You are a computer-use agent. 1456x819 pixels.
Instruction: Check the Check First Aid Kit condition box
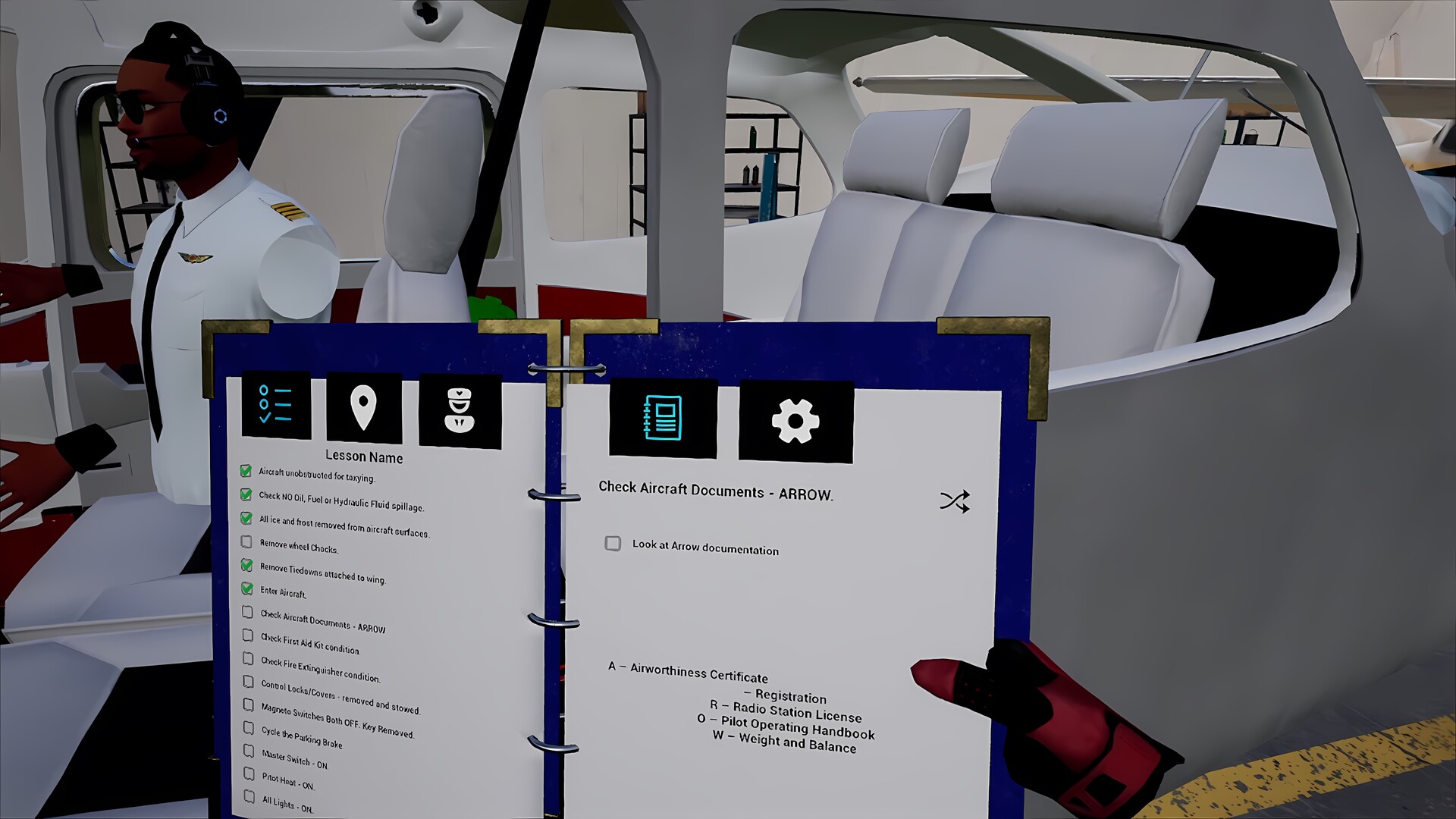point(247,635)
